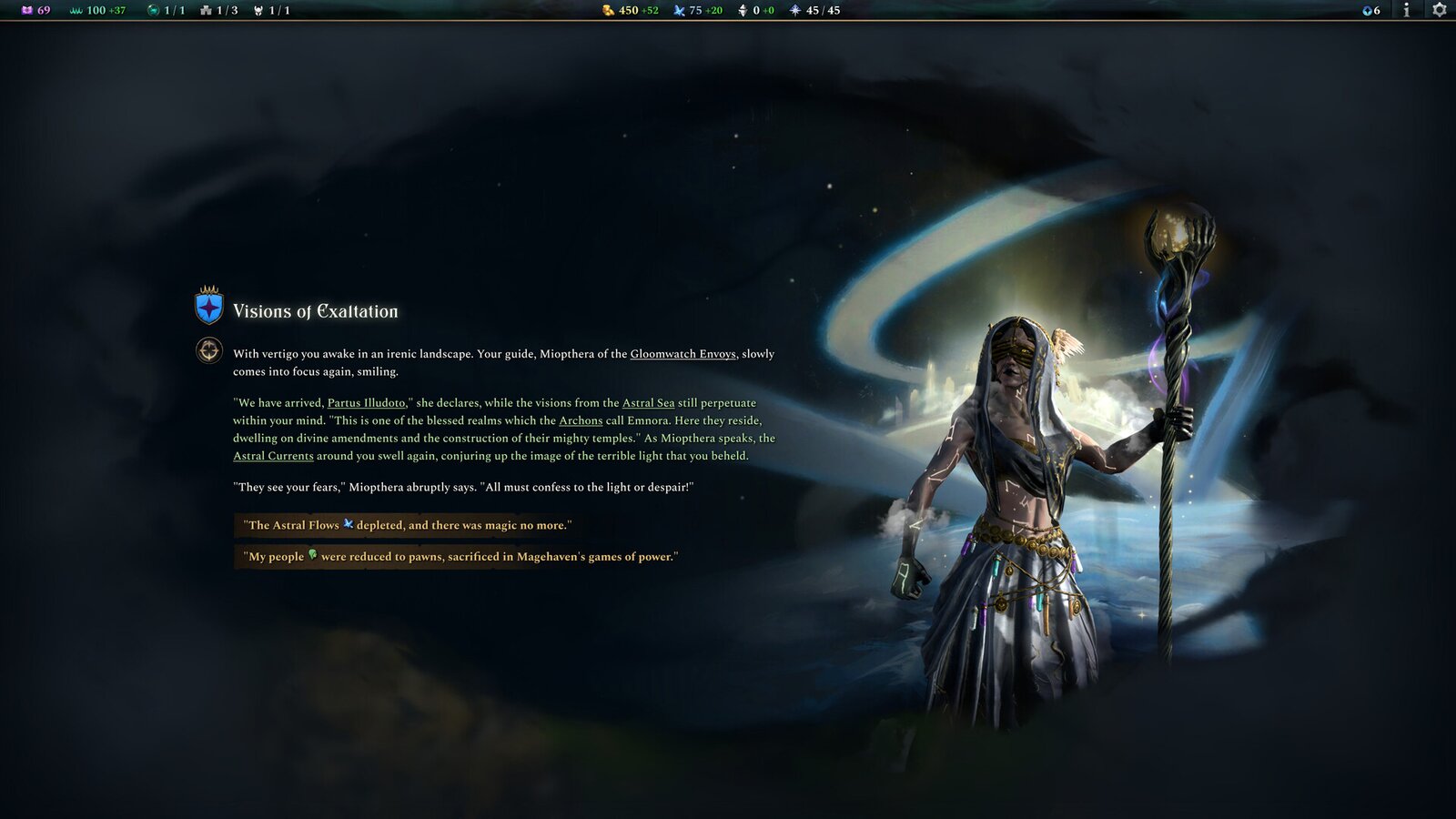The height and width of the screenshot is (819, 1456).
Task: Click the city count icon showing 1/3
Action: click(205, 11)
